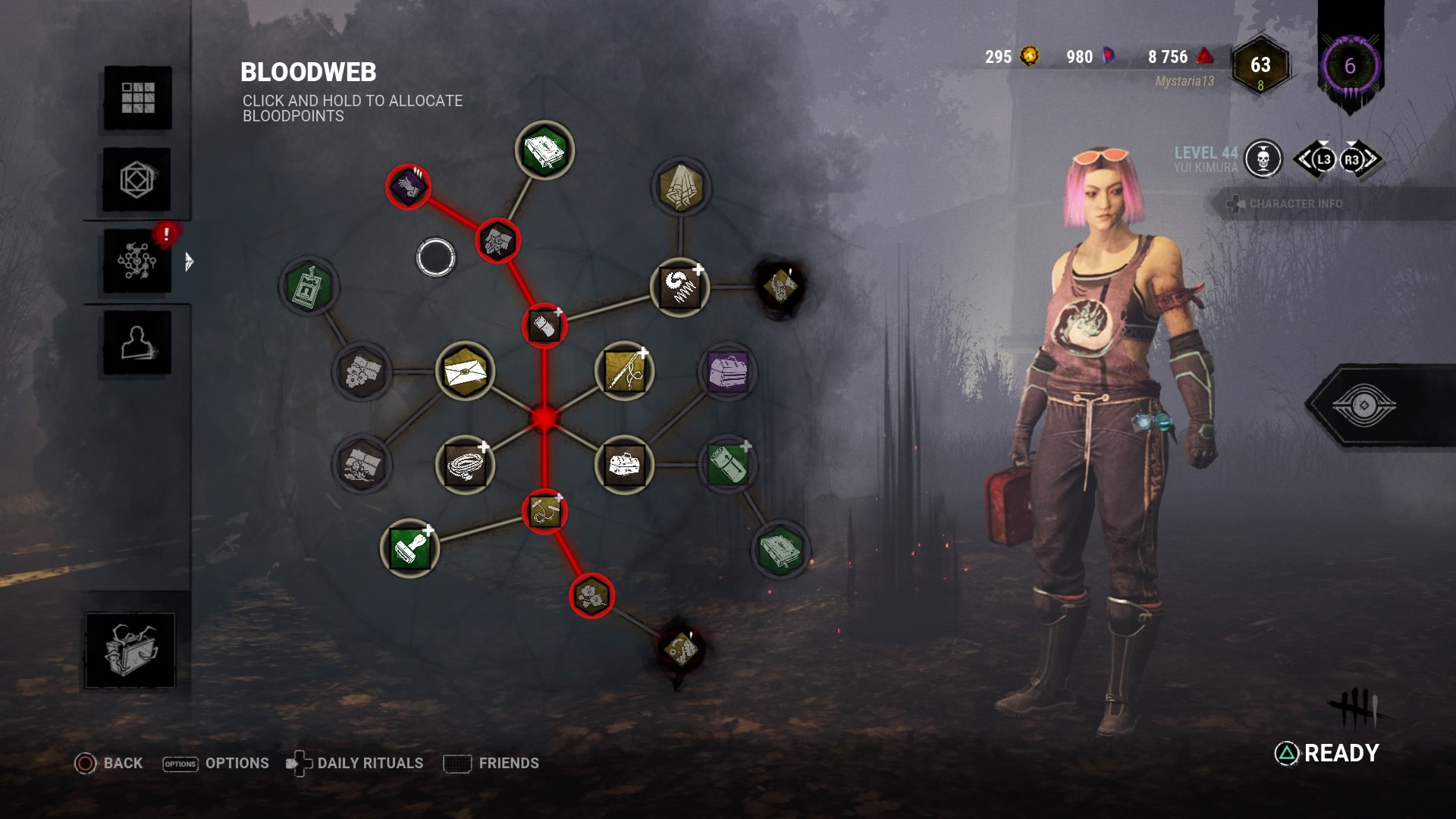This screenshot has width=1456, height=819.
Task: Buy the coiled rope add-on node
Action: click(465, 464)
